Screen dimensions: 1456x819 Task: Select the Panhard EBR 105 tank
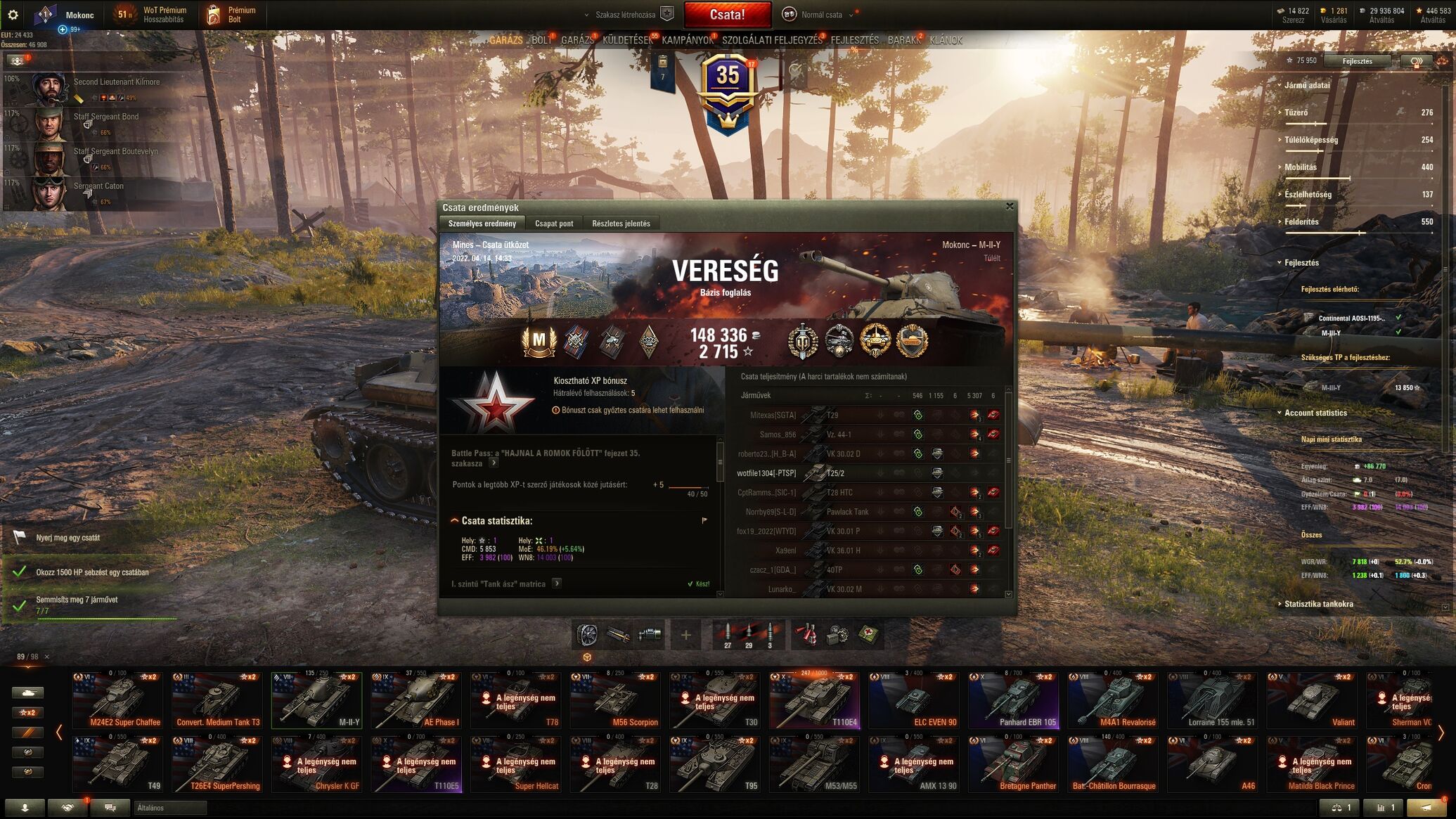1013,700
